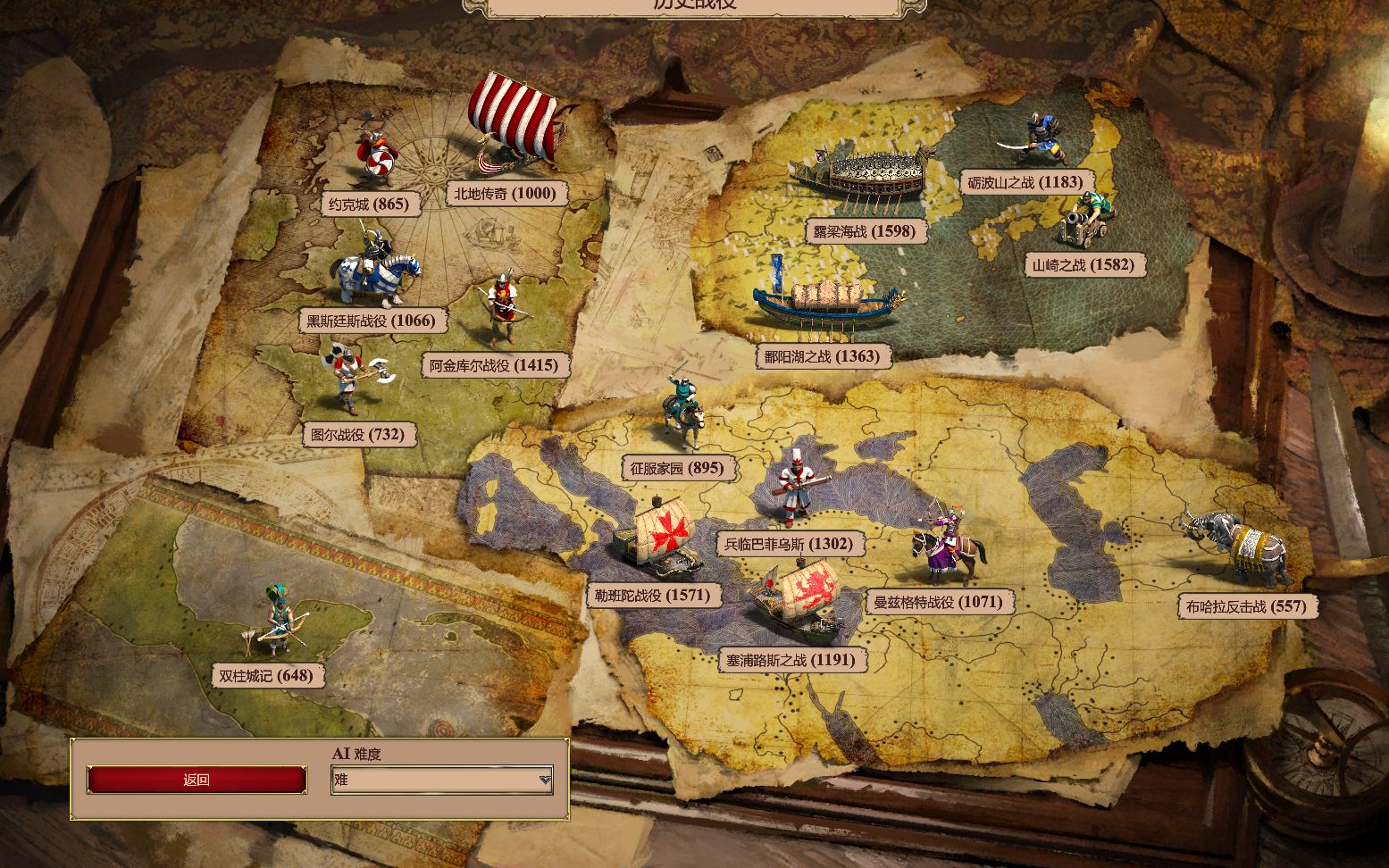Image resolution: width=1389 pixels, height=868 pixels.
Task: Start the 黑斯廷斯战役 (1066) battle
Action: (371, 321)
